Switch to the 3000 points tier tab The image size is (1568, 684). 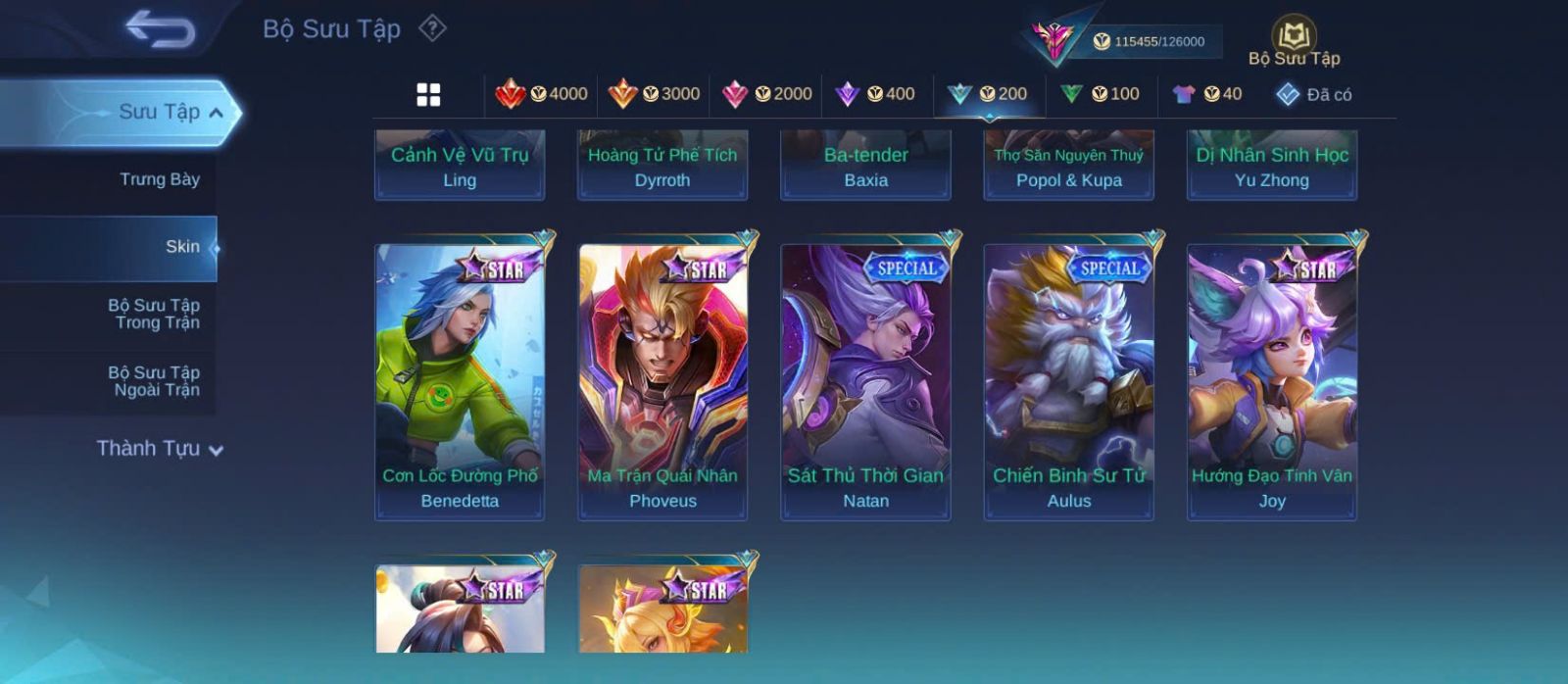click(x=655, y=94)
